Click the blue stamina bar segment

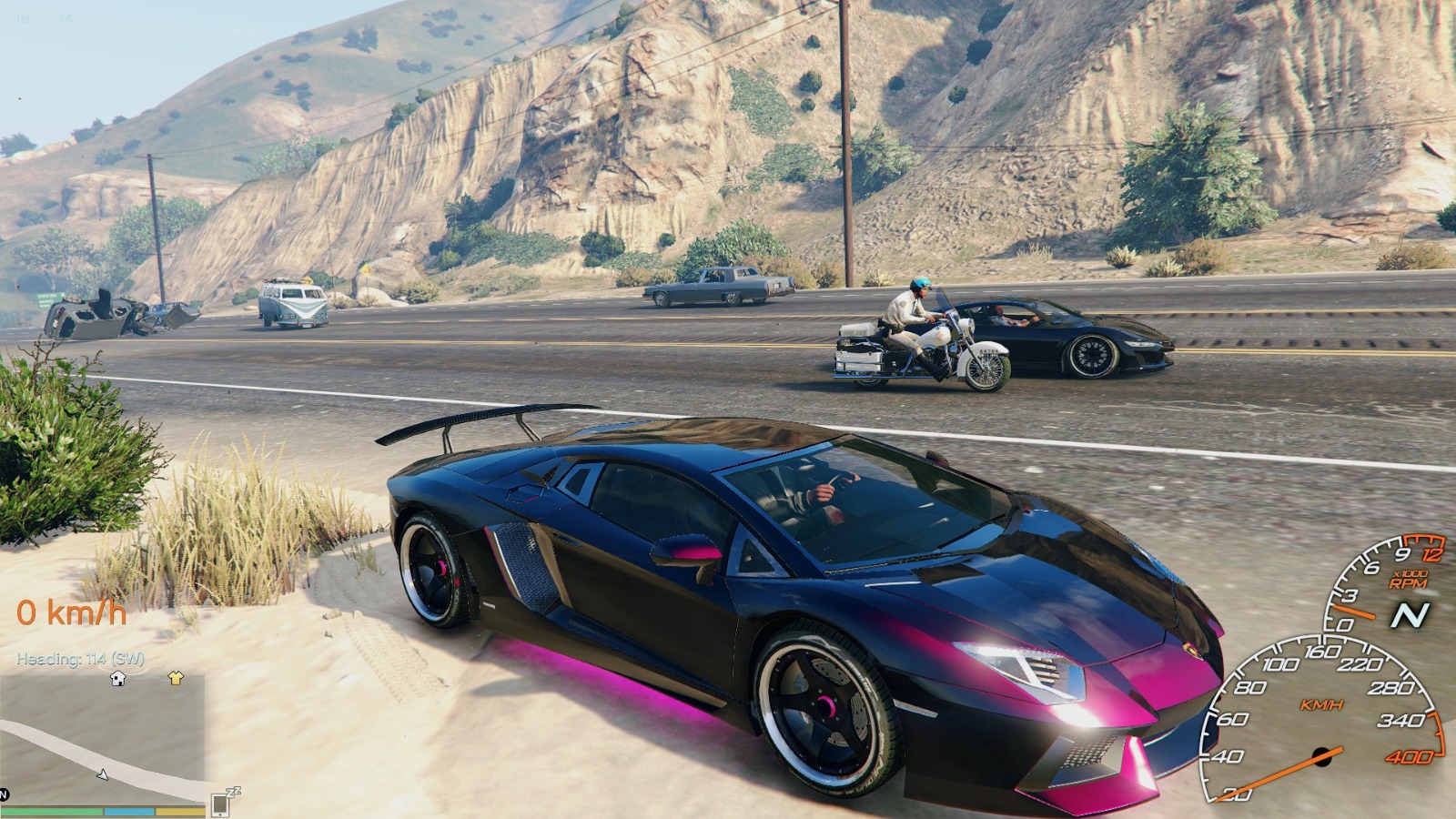(x=129, y=811)
